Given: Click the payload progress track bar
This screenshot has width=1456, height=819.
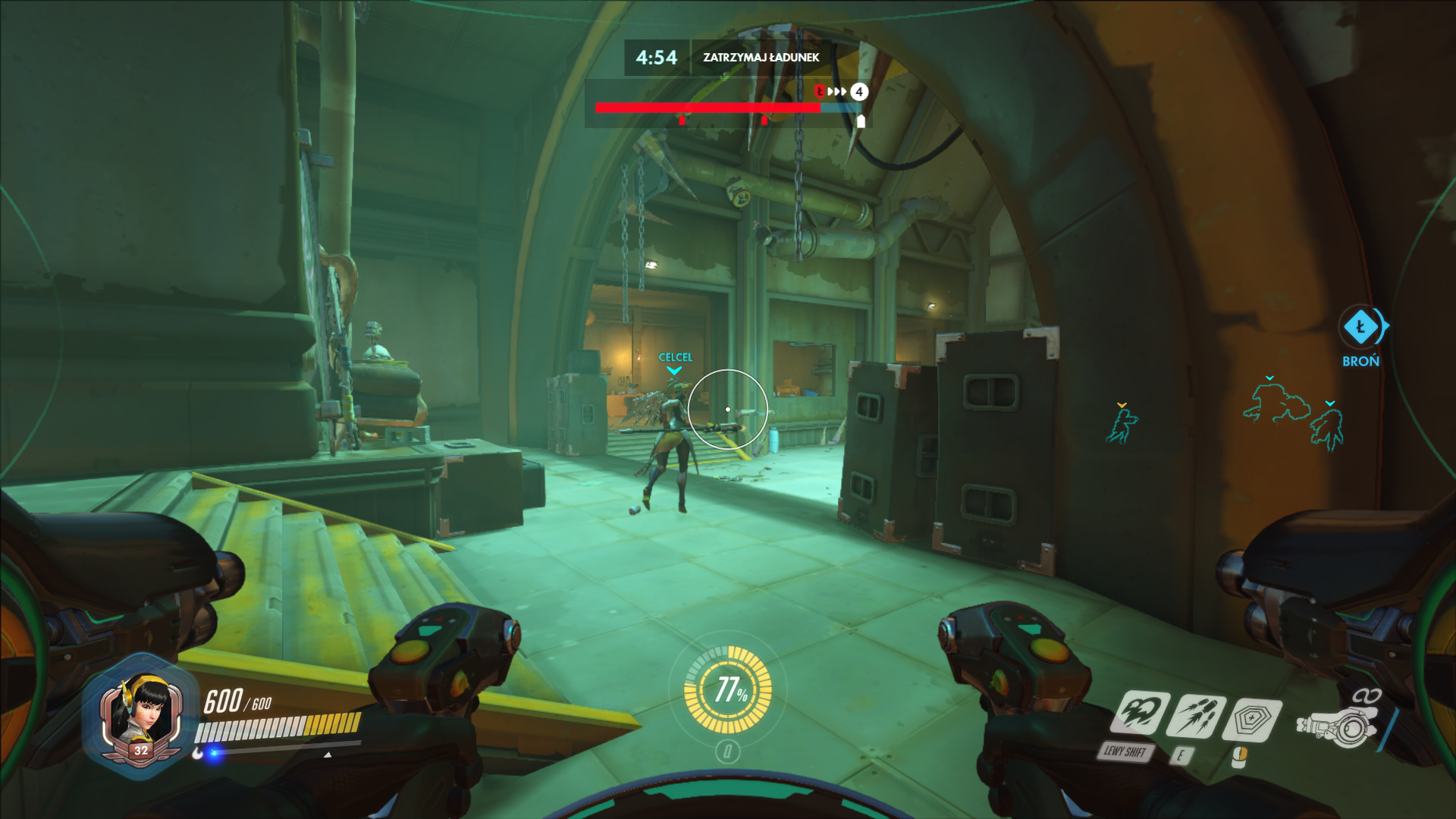Looking at the screenshot, I should coord(726,108).
